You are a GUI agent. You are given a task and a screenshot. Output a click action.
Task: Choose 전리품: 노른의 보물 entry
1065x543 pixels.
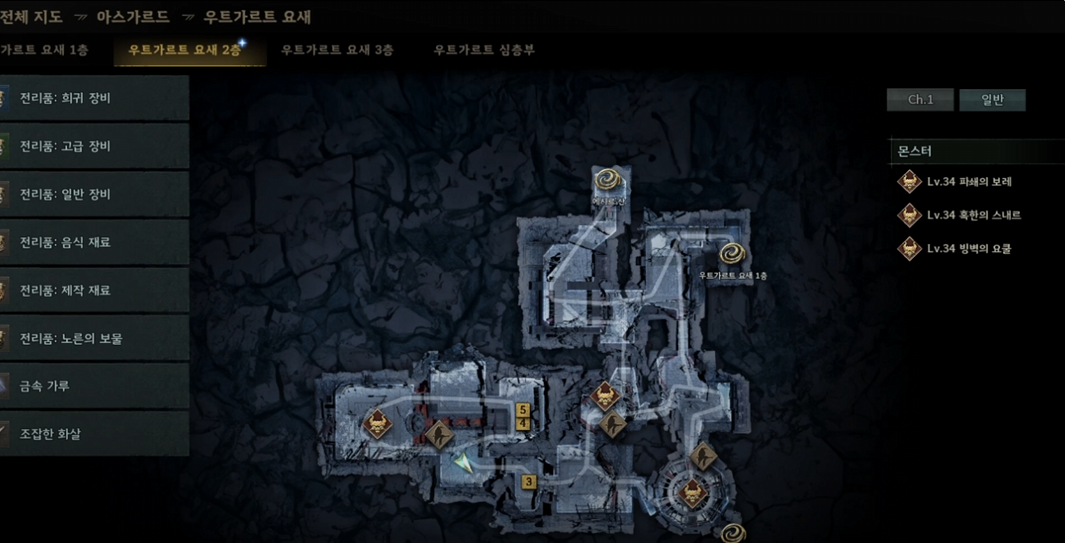(x=94, y=338)
